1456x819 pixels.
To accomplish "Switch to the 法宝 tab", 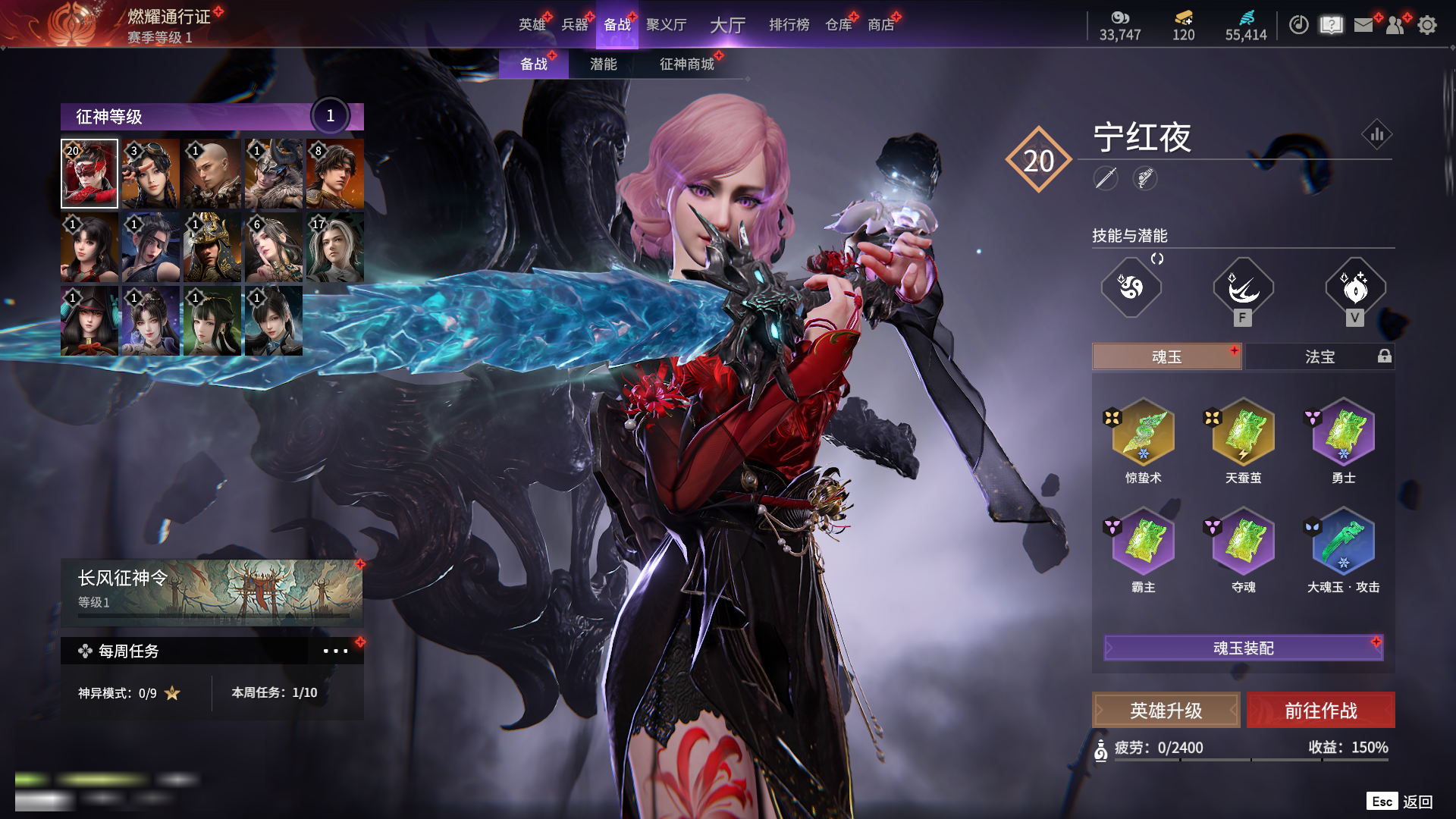I will pos(1319,356).
